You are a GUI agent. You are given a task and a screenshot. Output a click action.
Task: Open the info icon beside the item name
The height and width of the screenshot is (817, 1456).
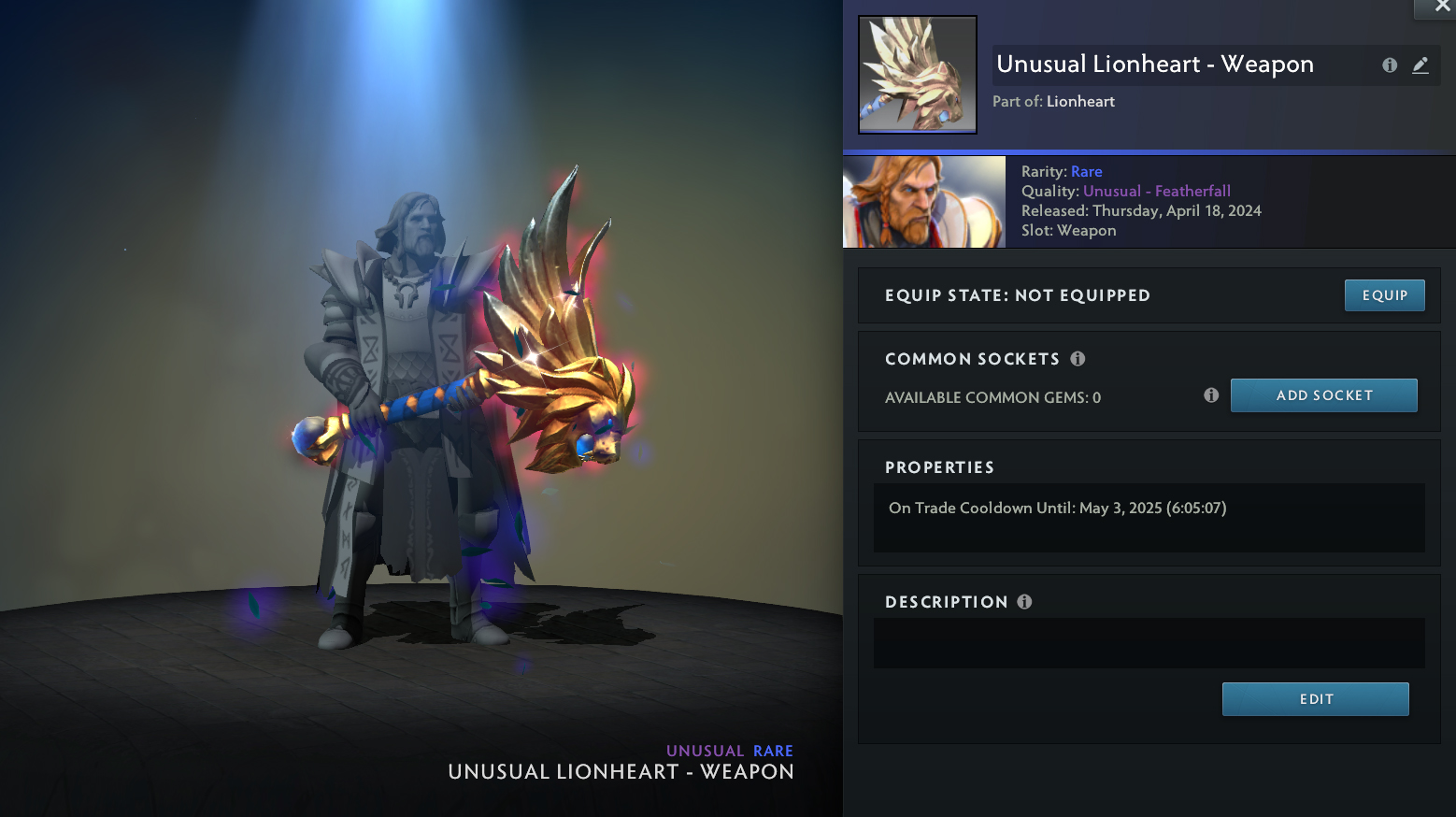pos(1390,65)
